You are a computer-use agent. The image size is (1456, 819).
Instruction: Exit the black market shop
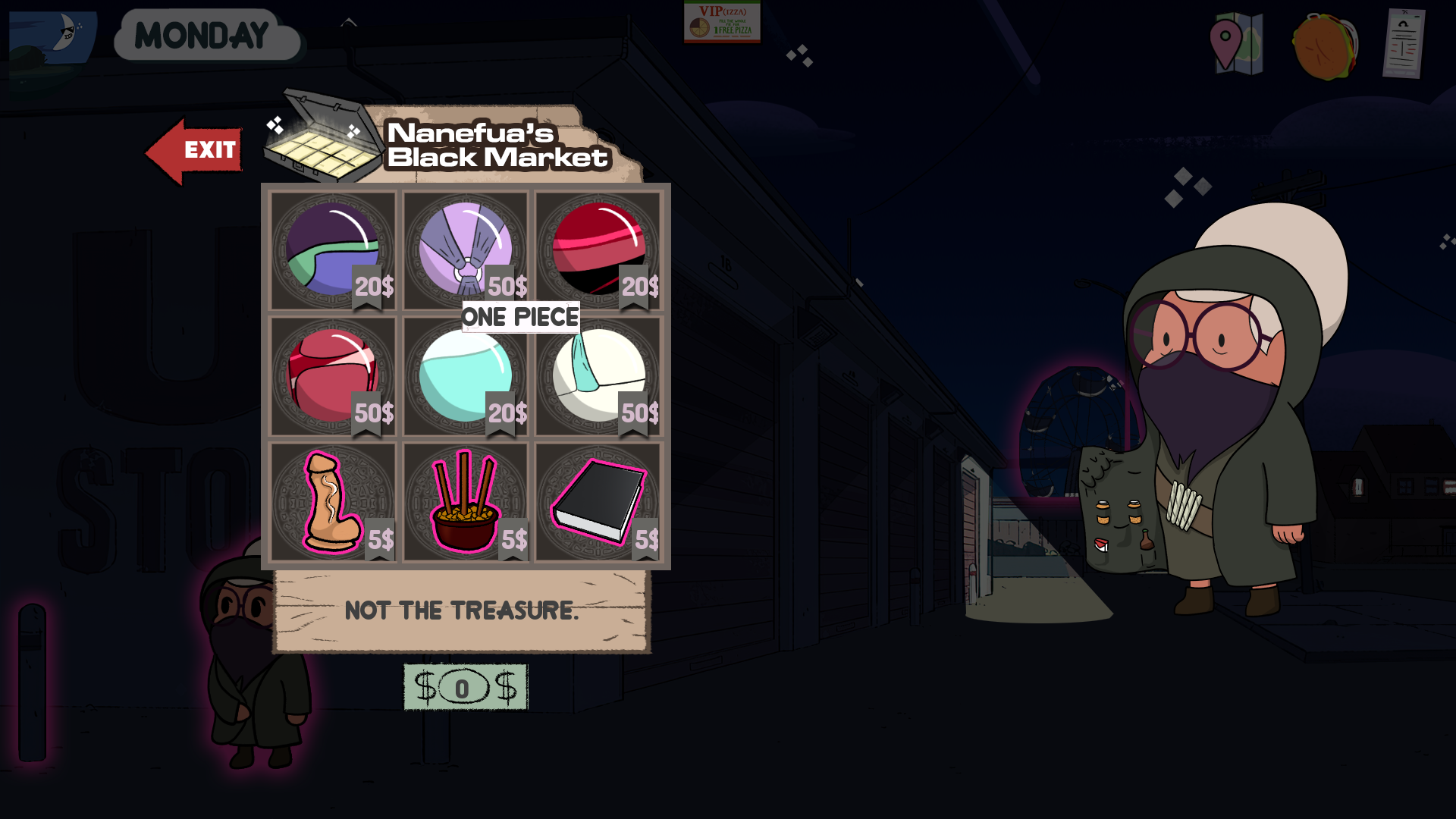click(x=195, y=151)
